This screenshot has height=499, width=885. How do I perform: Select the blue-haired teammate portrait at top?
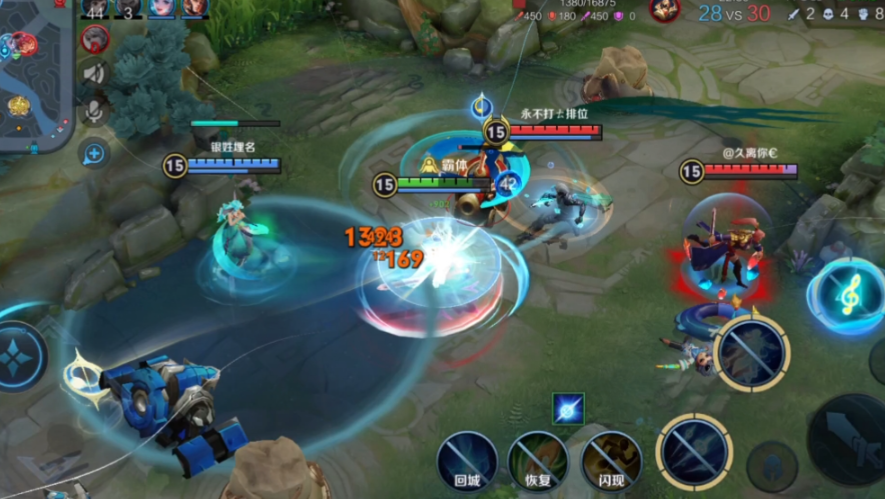[x=162, y=8]
